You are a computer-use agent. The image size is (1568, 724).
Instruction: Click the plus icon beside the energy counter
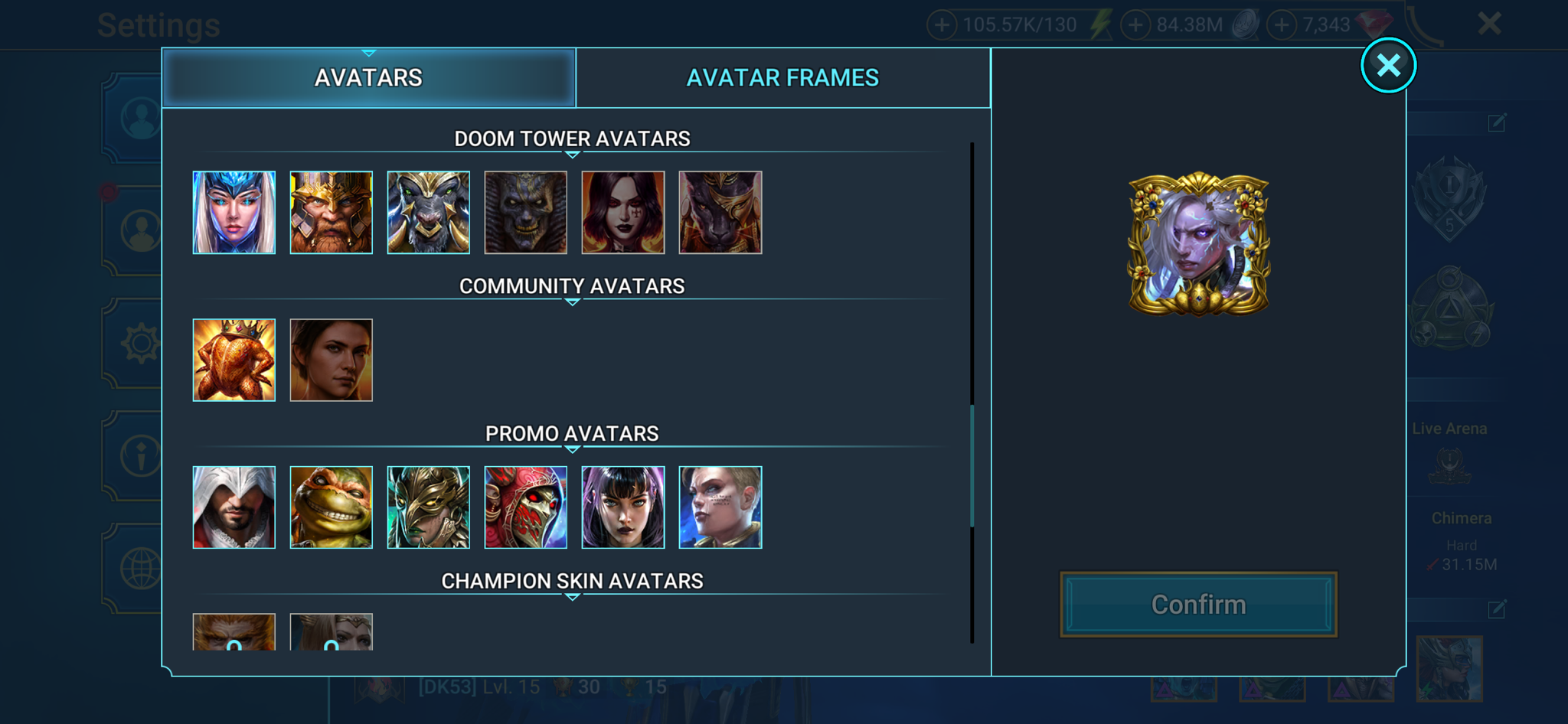(941, 24)
